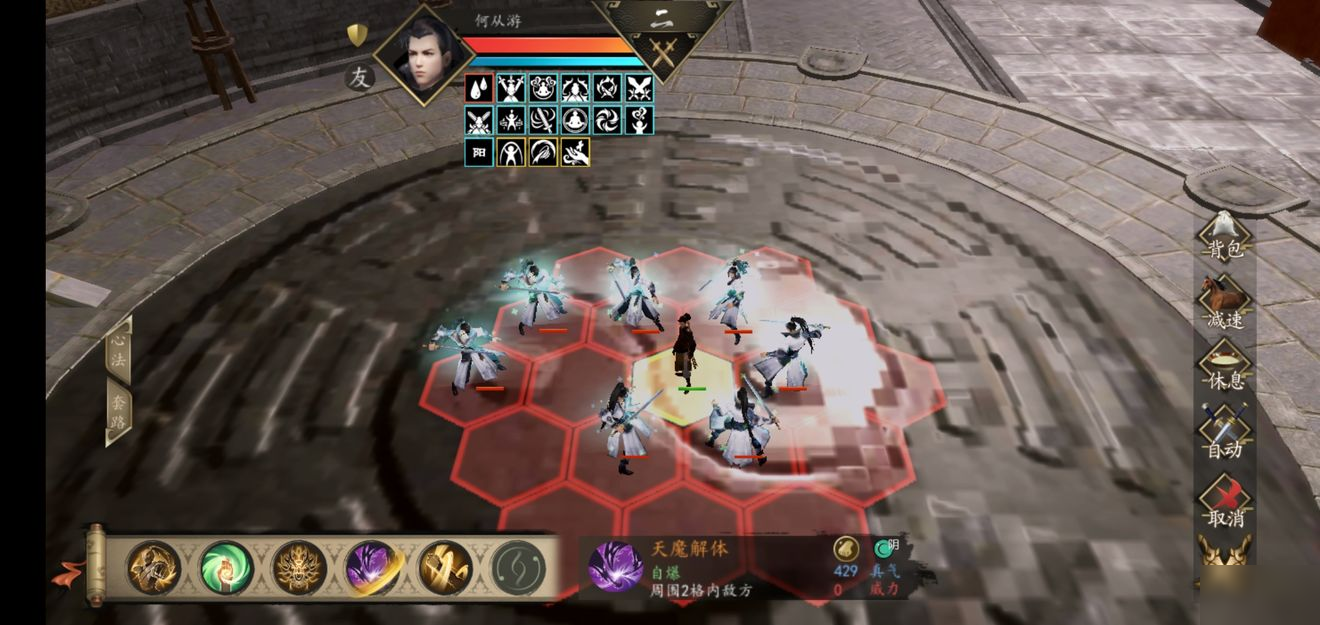Inspect the water droplets status icon
1320x625 pixels.
[479, 88]
